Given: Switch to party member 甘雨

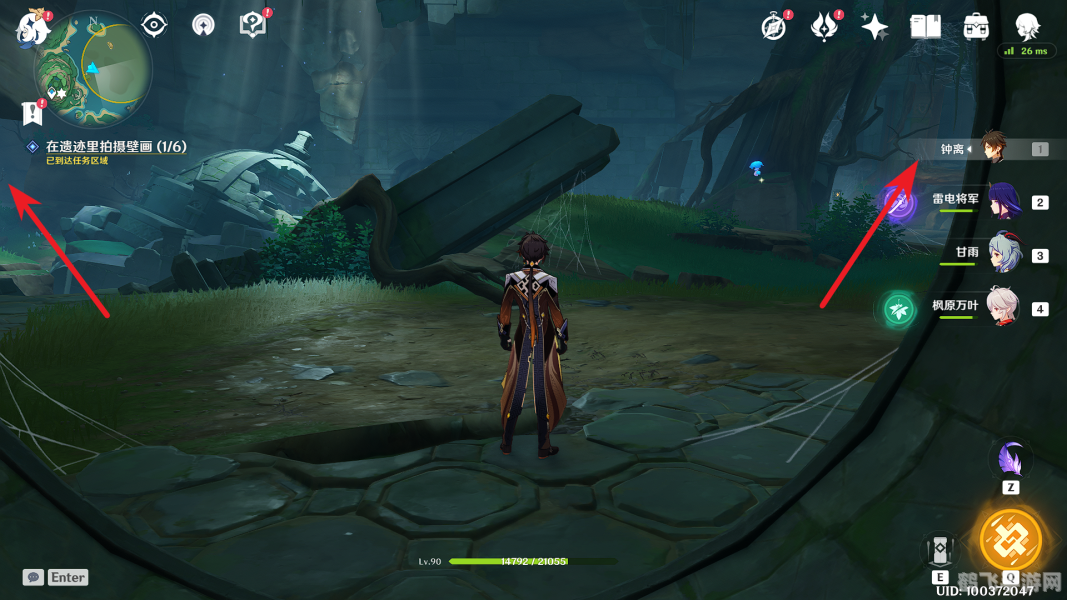Looking at the screenshot, I should pos(1003,255).
